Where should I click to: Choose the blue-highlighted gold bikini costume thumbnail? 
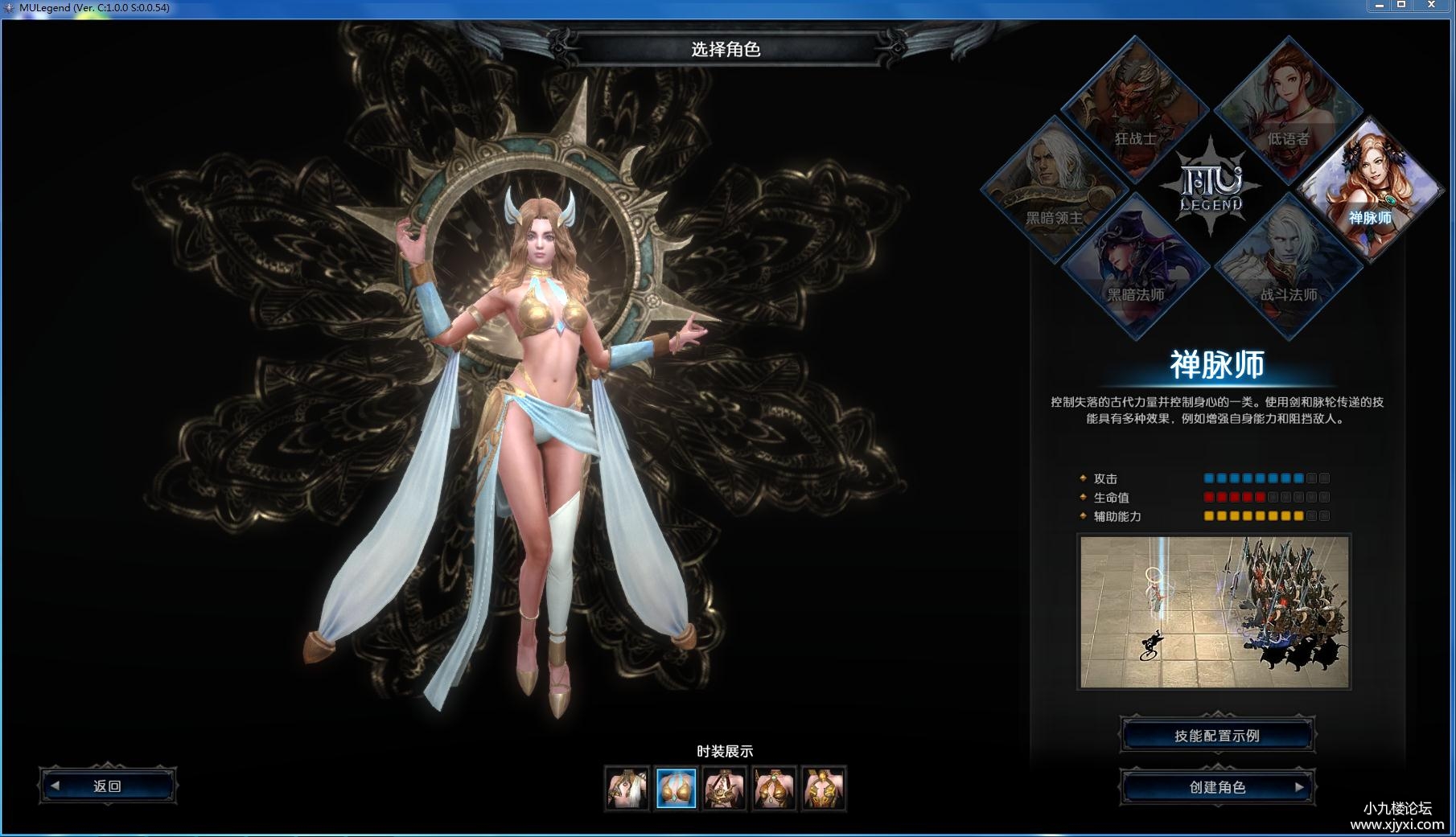tap(676, 788)
